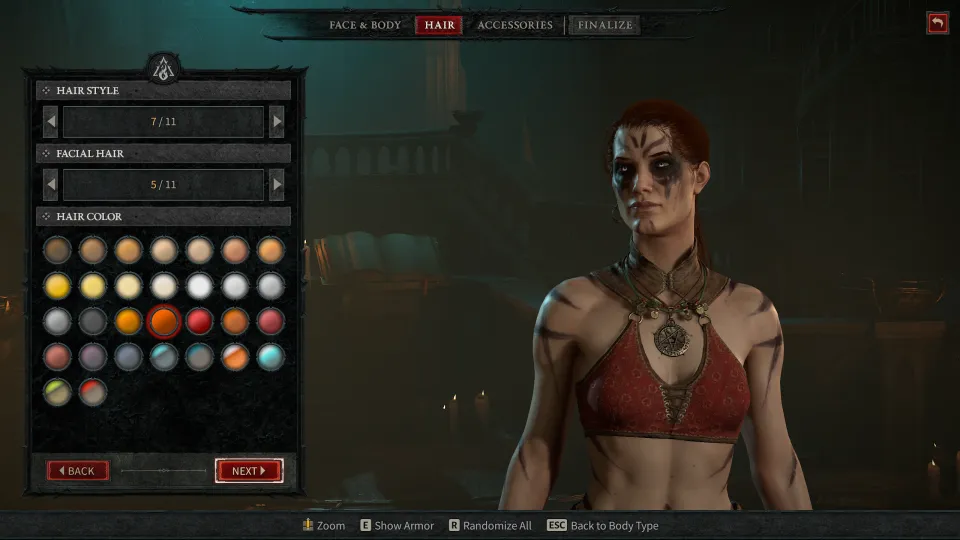
Task: Choose the next hair style
Action: (277, 122)
